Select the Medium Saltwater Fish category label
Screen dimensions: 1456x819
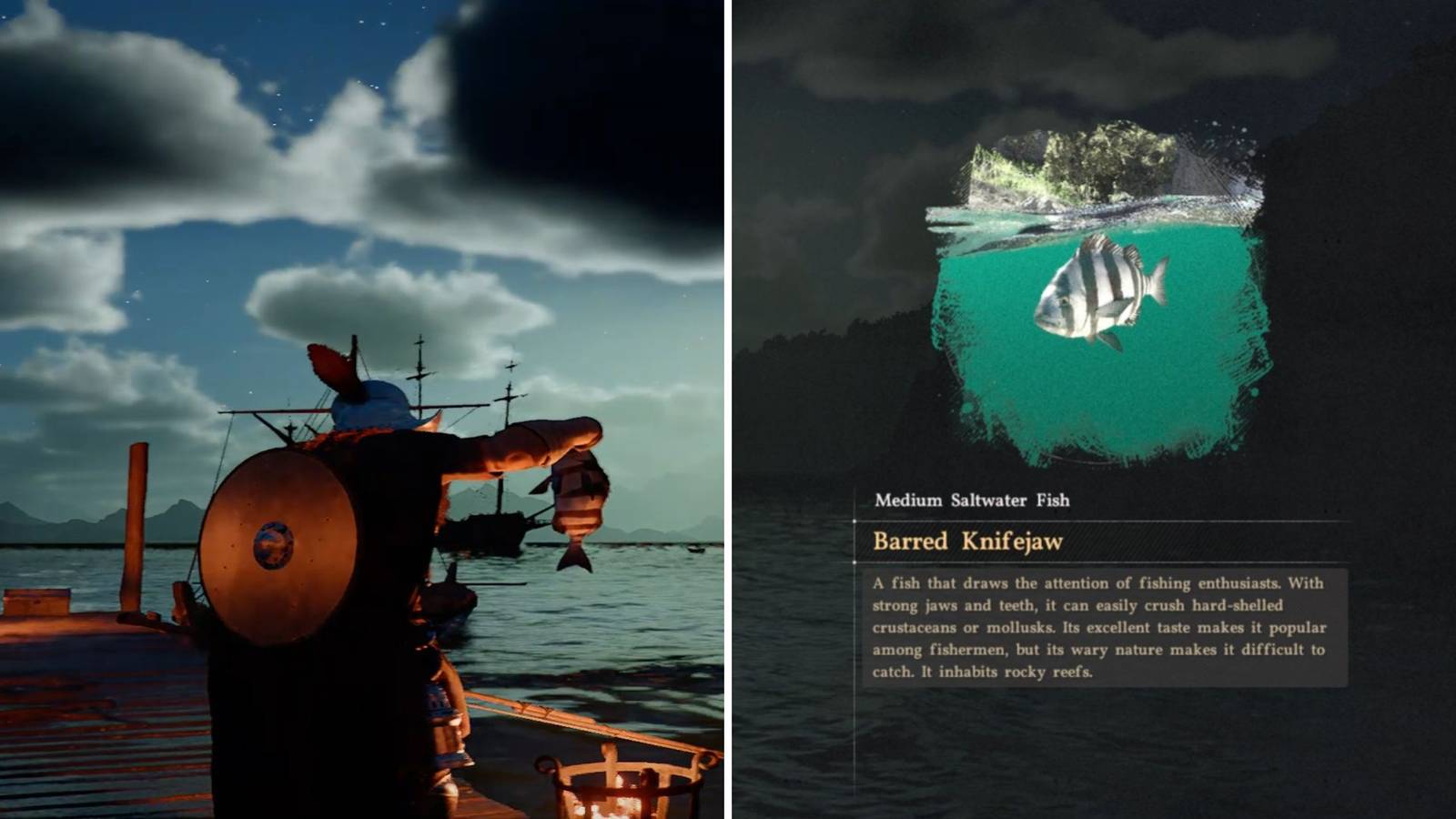point(974,500)
